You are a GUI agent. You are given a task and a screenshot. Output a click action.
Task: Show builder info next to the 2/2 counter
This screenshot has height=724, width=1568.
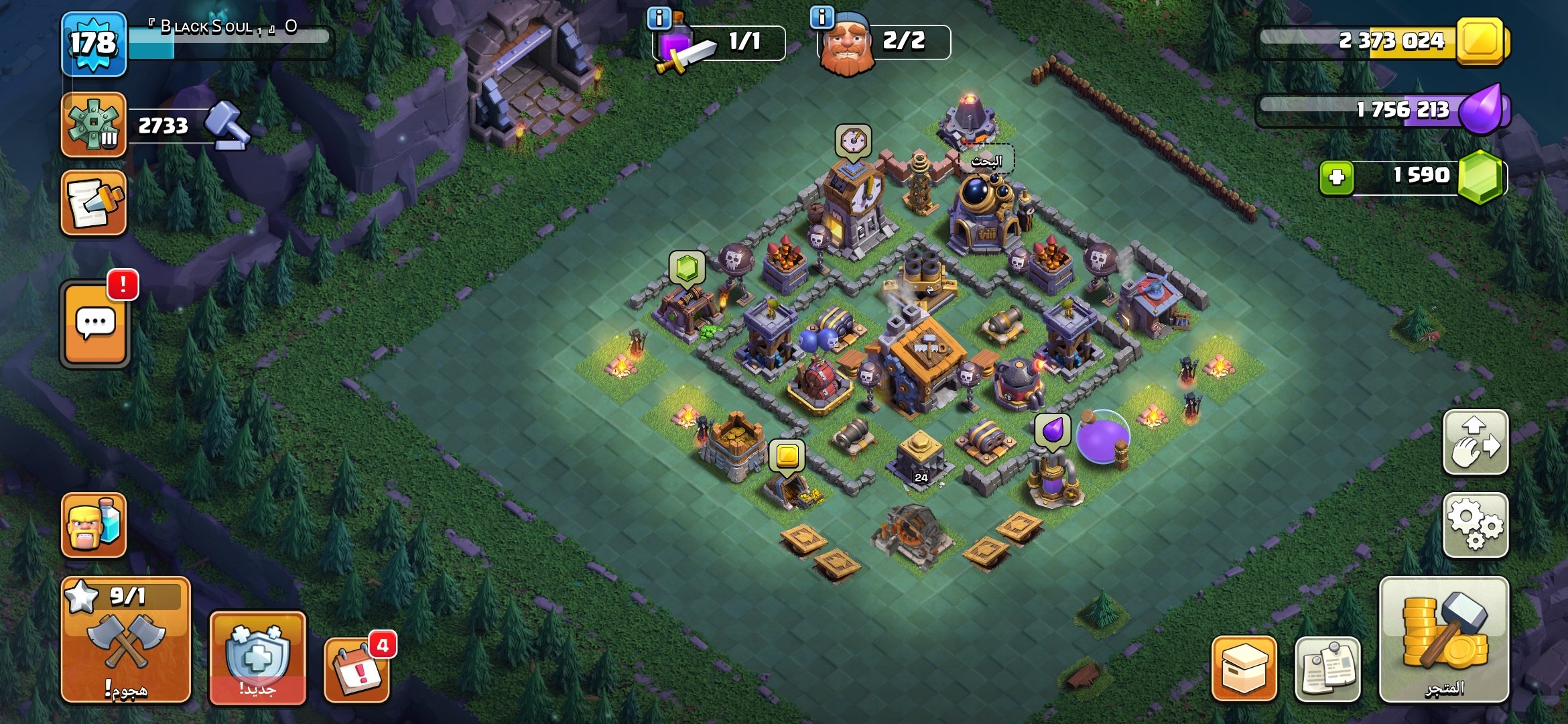pyautogui.click(x=822, y=17)
